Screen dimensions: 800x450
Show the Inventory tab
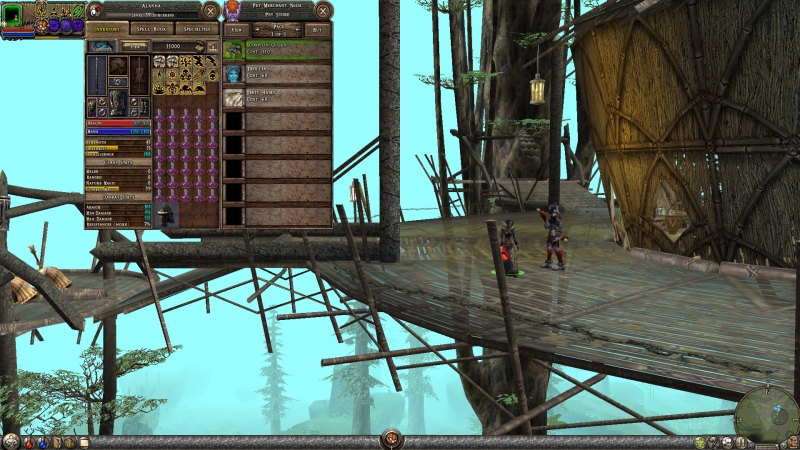click(x=105, y=30)
